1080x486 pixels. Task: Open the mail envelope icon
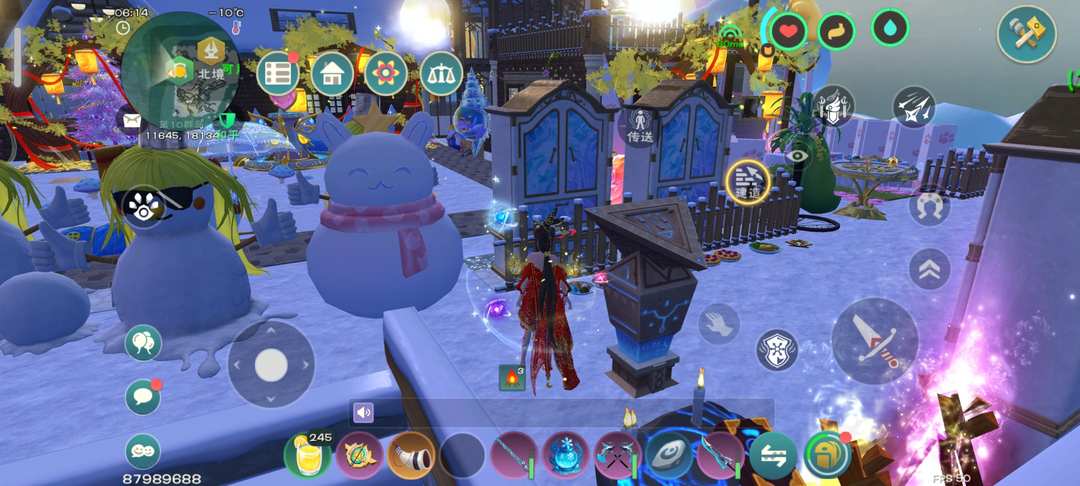[131, 119]
